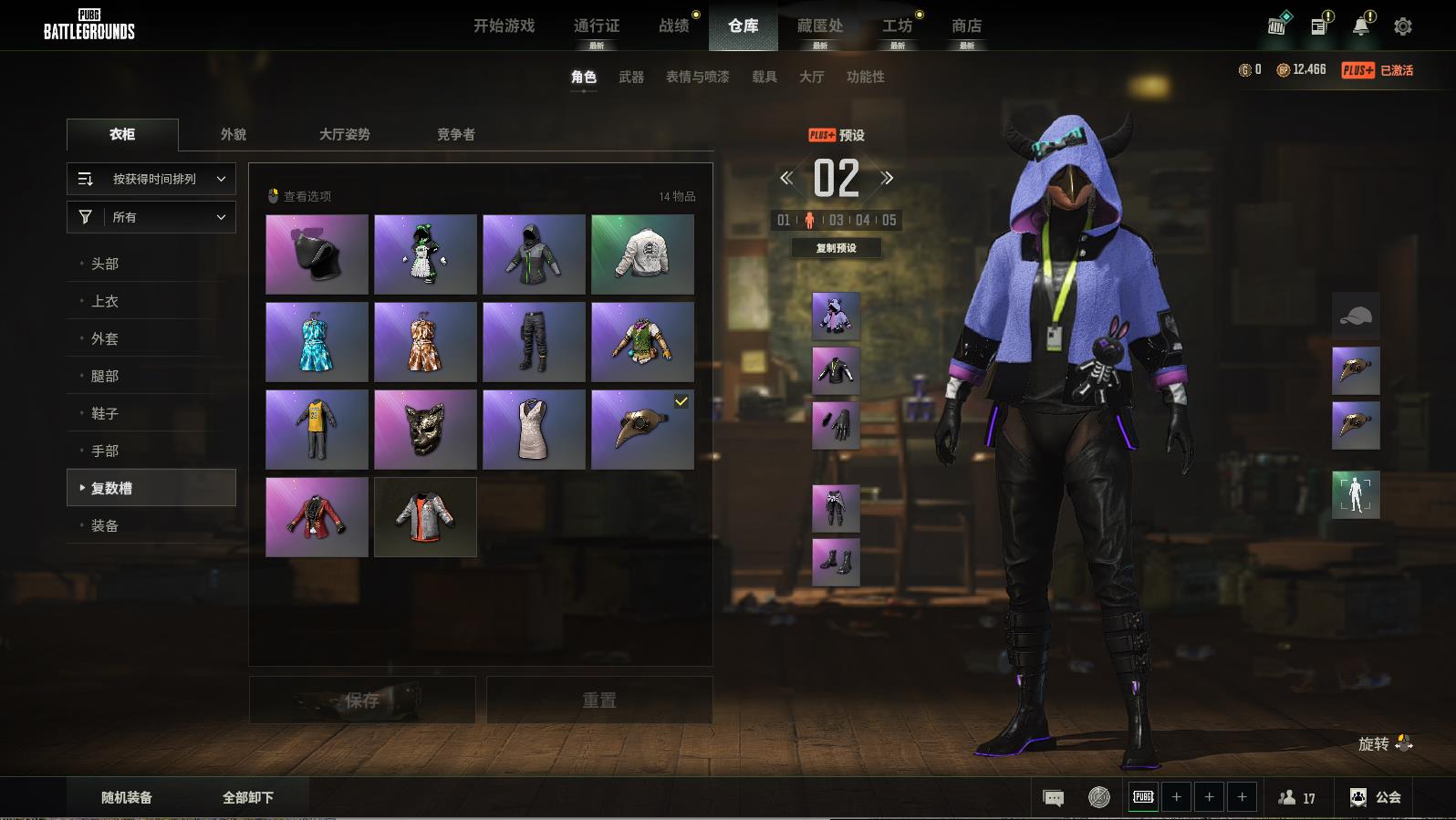Choose the dark wolf mask item
Screen dimensions: 1456x820
[425, 430]
